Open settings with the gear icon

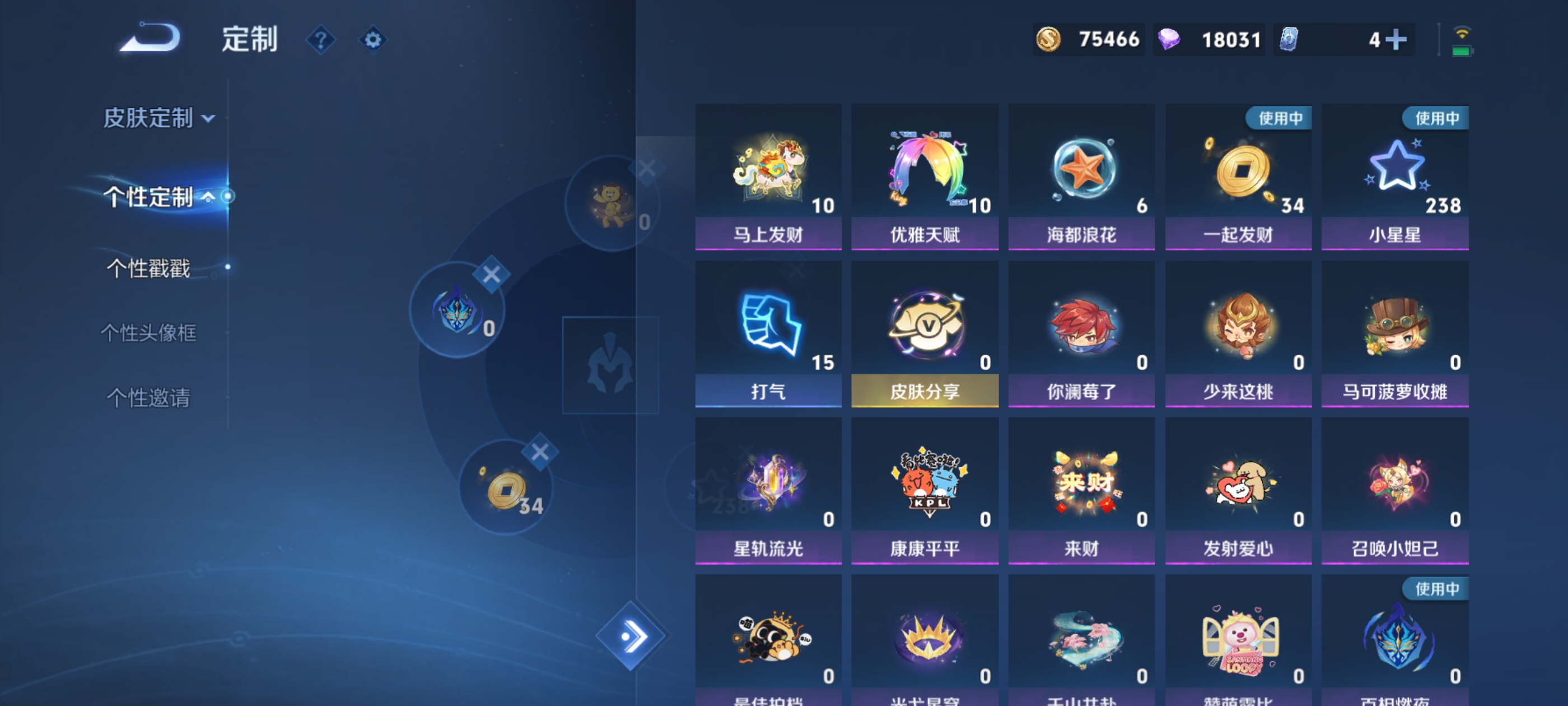coord(372,40)
